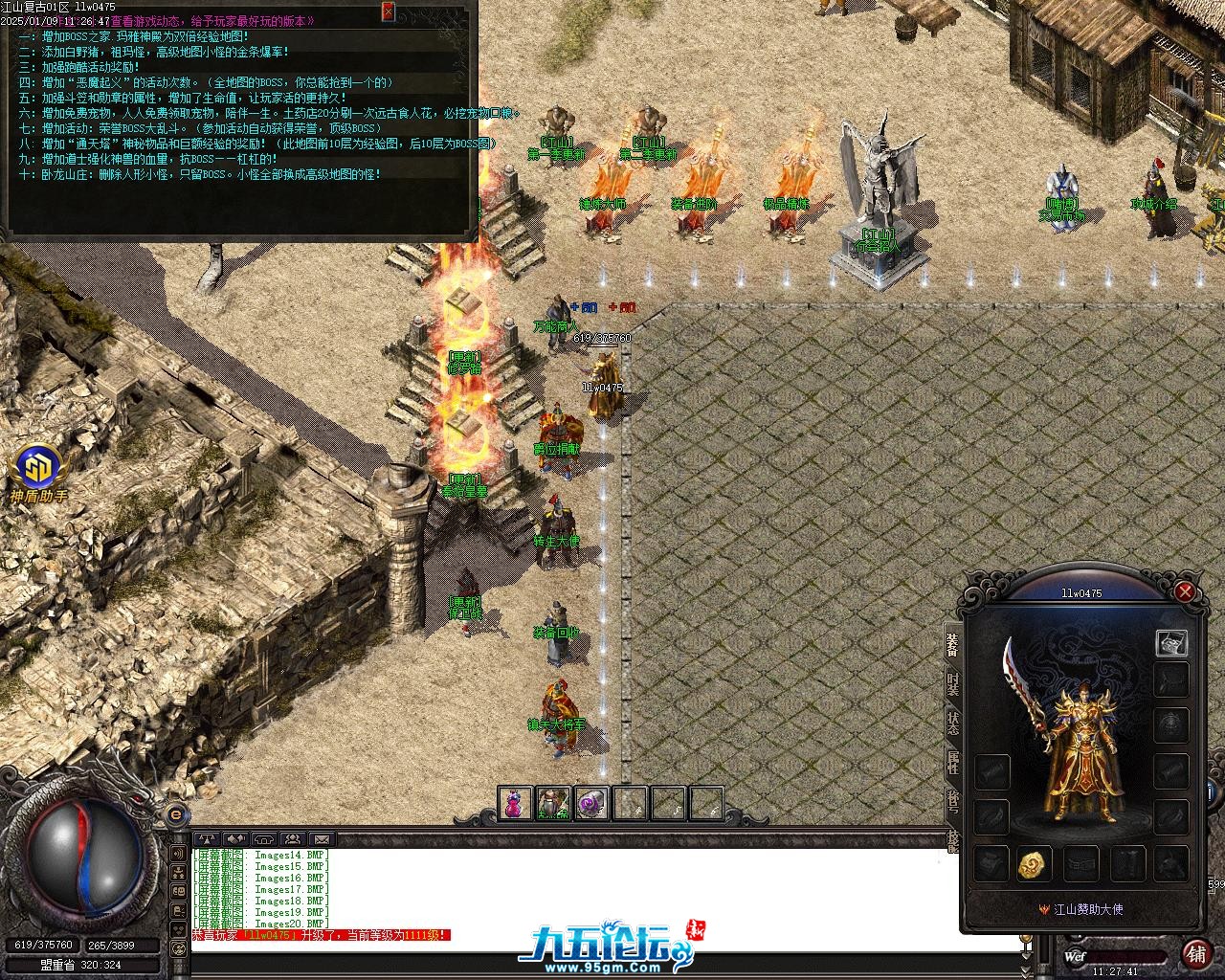Click the orange e browser button
The height and width of the screenshot is (980, 1225).
[174, 814]
